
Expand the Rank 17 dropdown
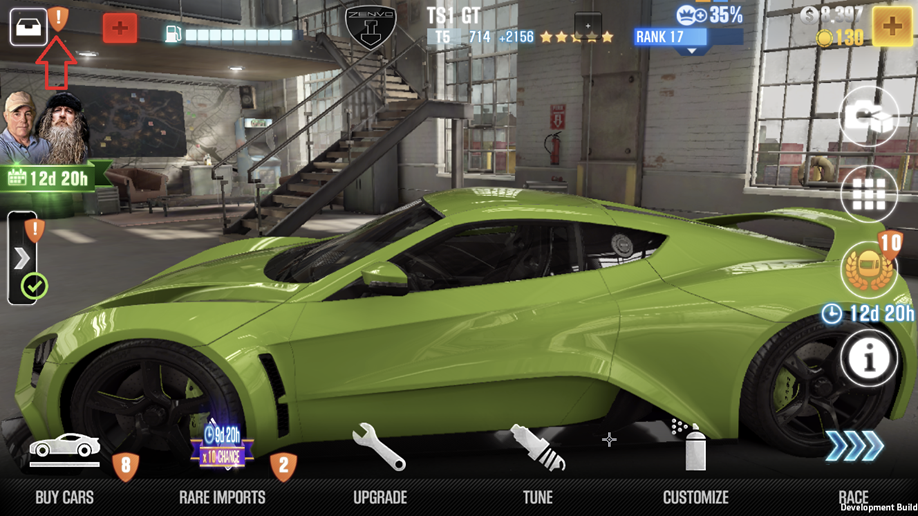coord(689,40)
